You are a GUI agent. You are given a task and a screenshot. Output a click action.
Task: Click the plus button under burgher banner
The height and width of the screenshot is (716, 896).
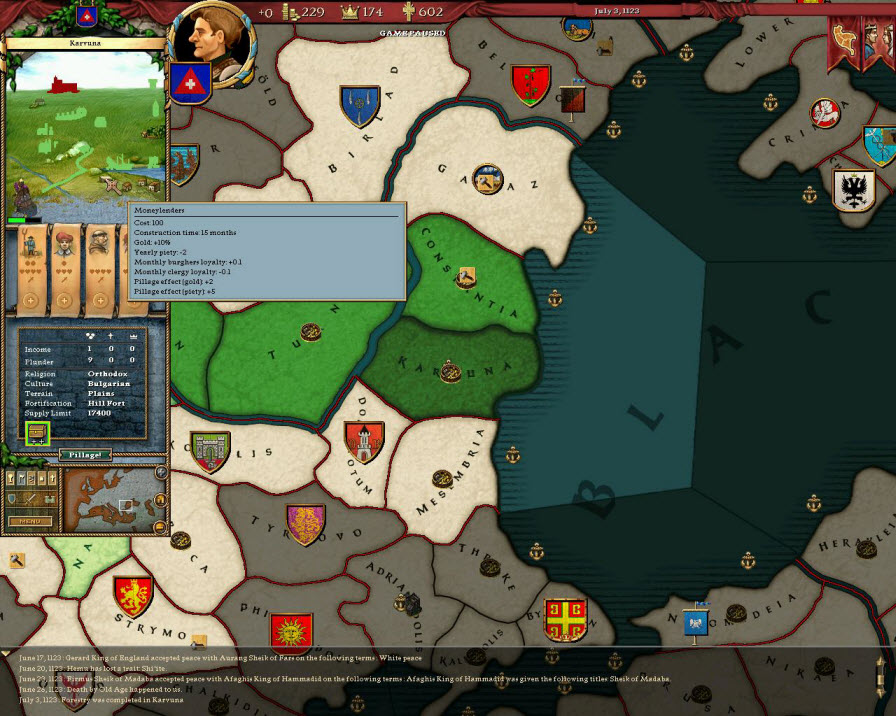point(65,300)
